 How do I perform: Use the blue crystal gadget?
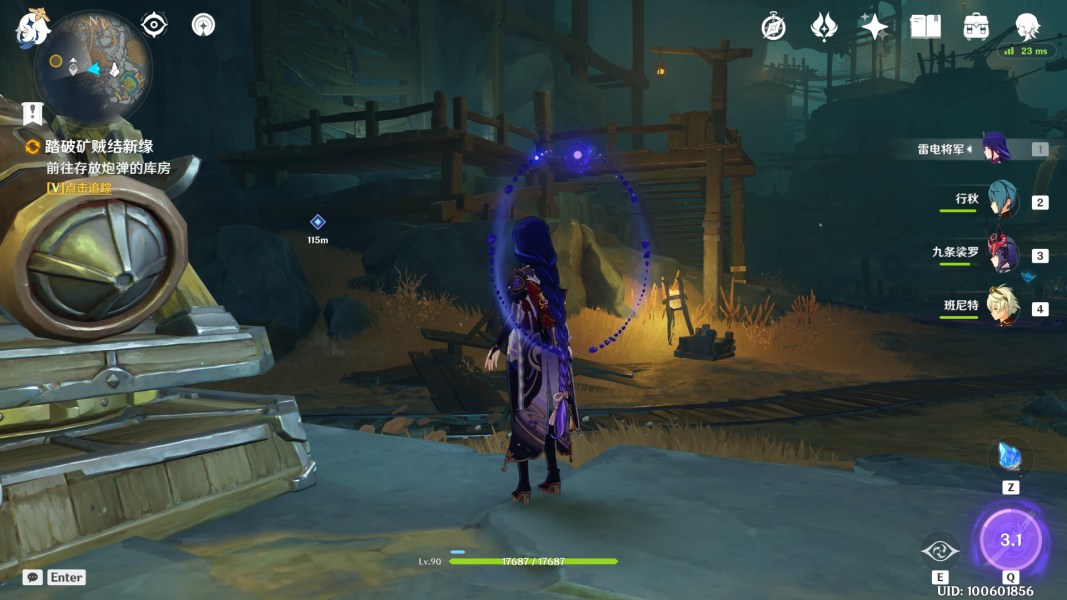[x=1010, y=459]
